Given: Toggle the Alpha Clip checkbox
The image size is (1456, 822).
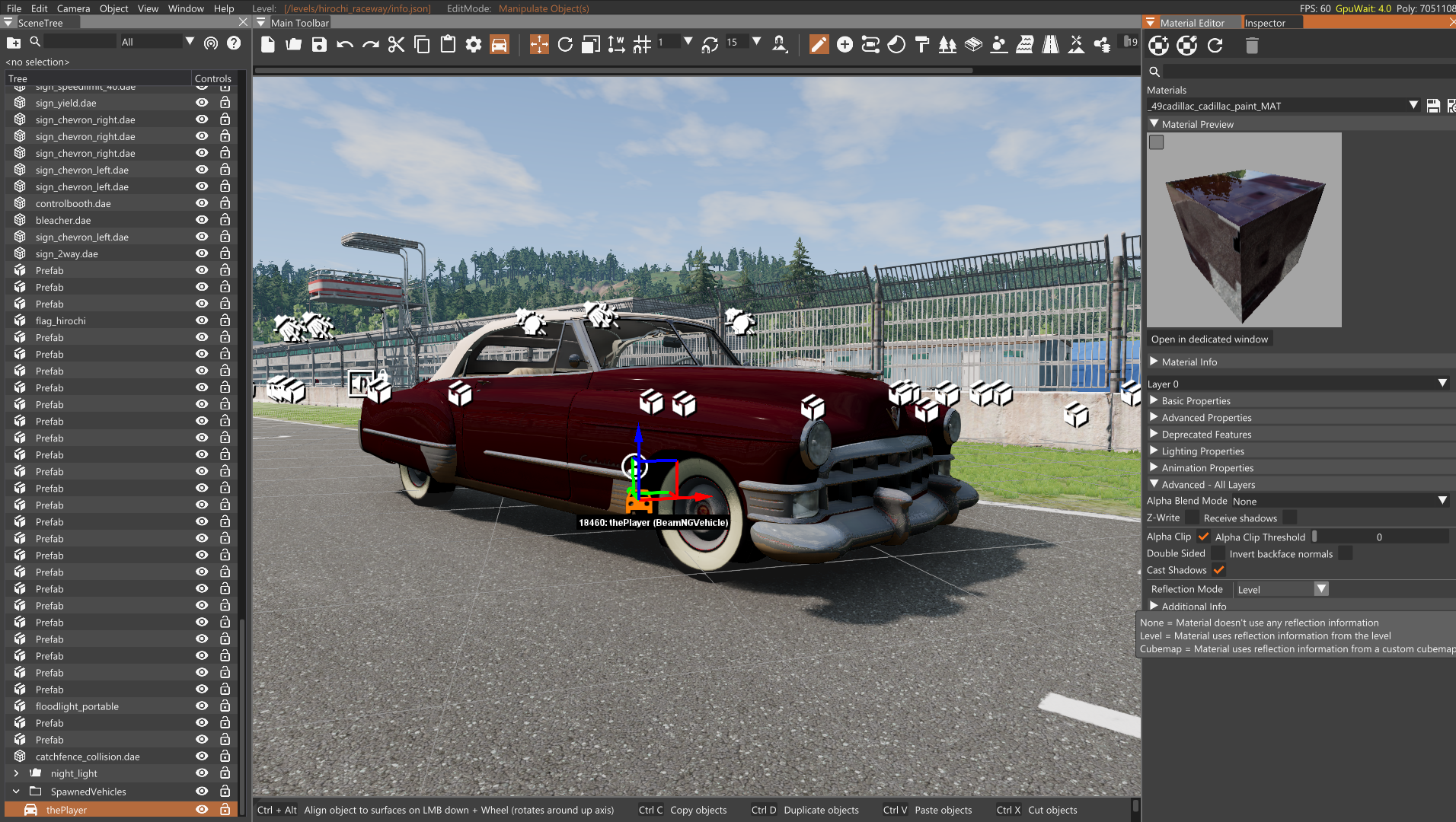Looking at the screenshot, I should click(x=1203, y=537).
